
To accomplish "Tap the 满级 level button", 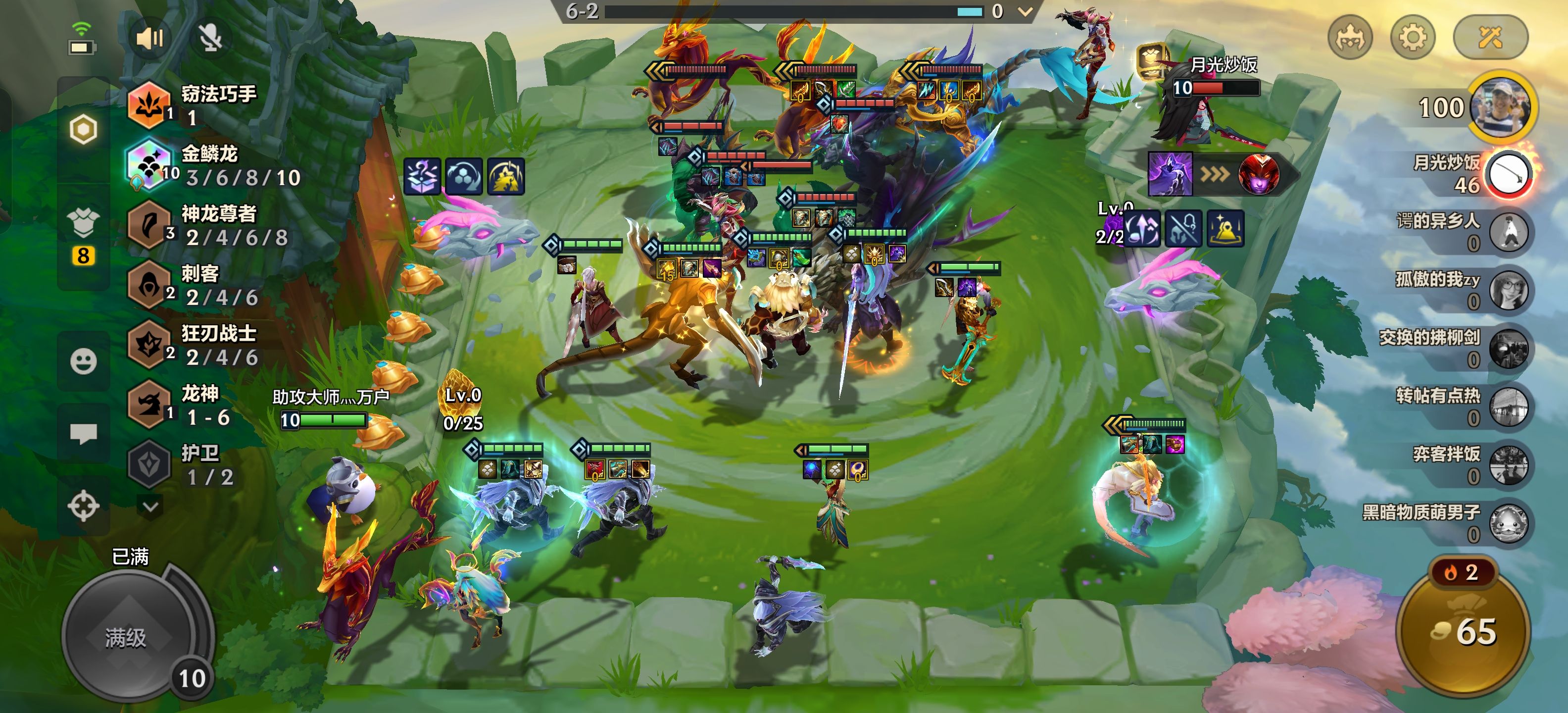I will (x=127, y=638).
